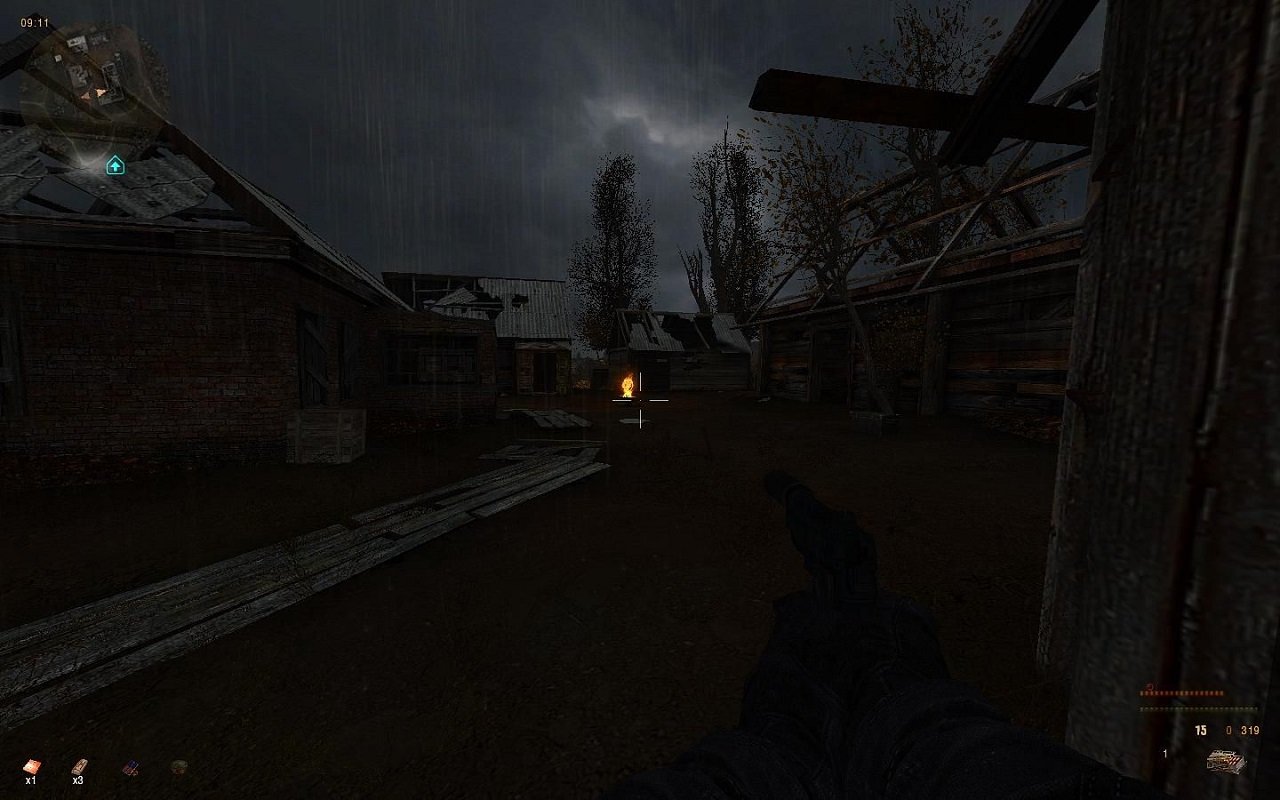Click the small weapon icon above the health bar

1150,686
